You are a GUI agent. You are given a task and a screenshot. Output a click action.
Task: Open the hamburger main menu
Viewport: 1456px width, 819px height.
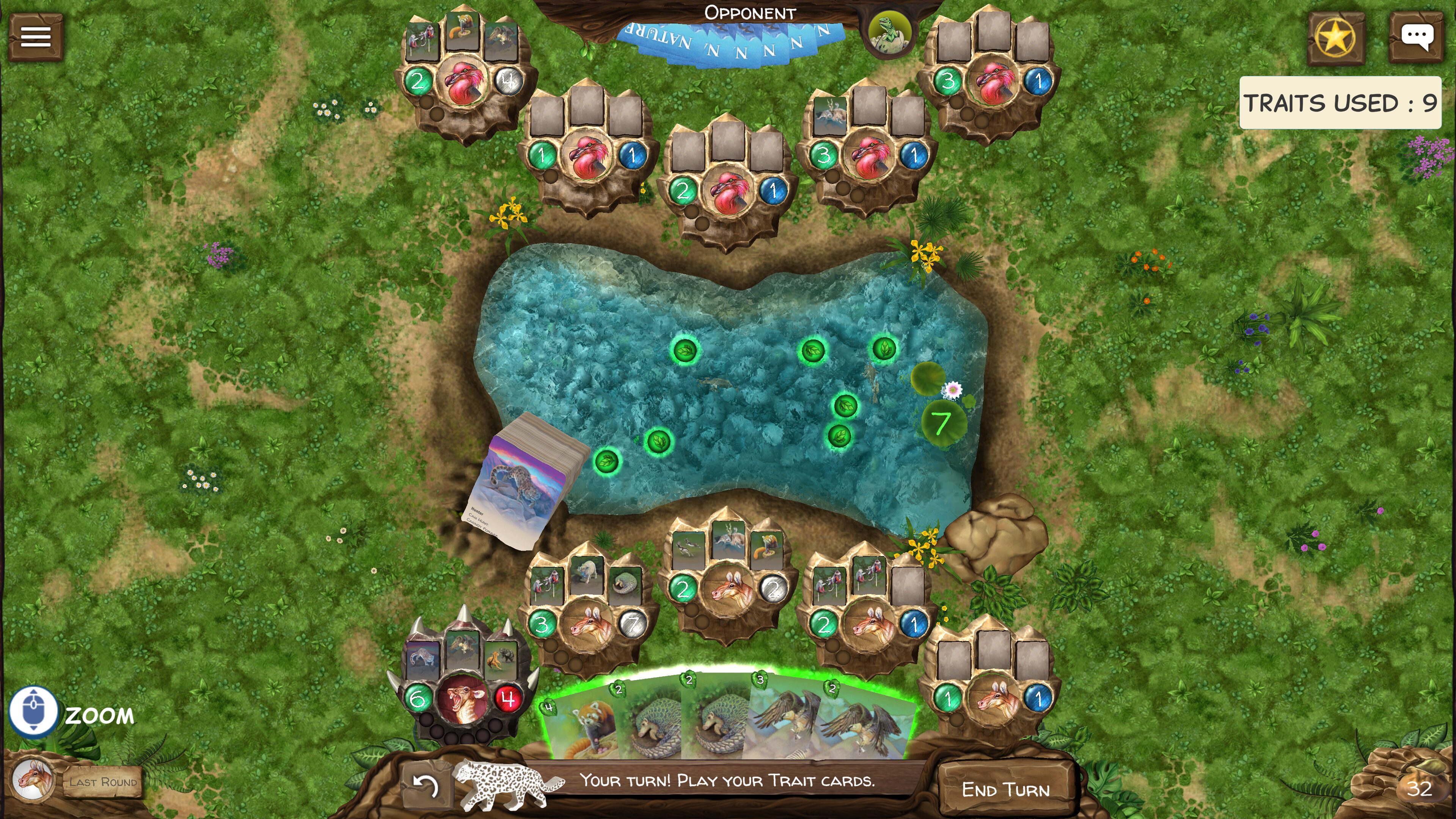pos(35,37)
